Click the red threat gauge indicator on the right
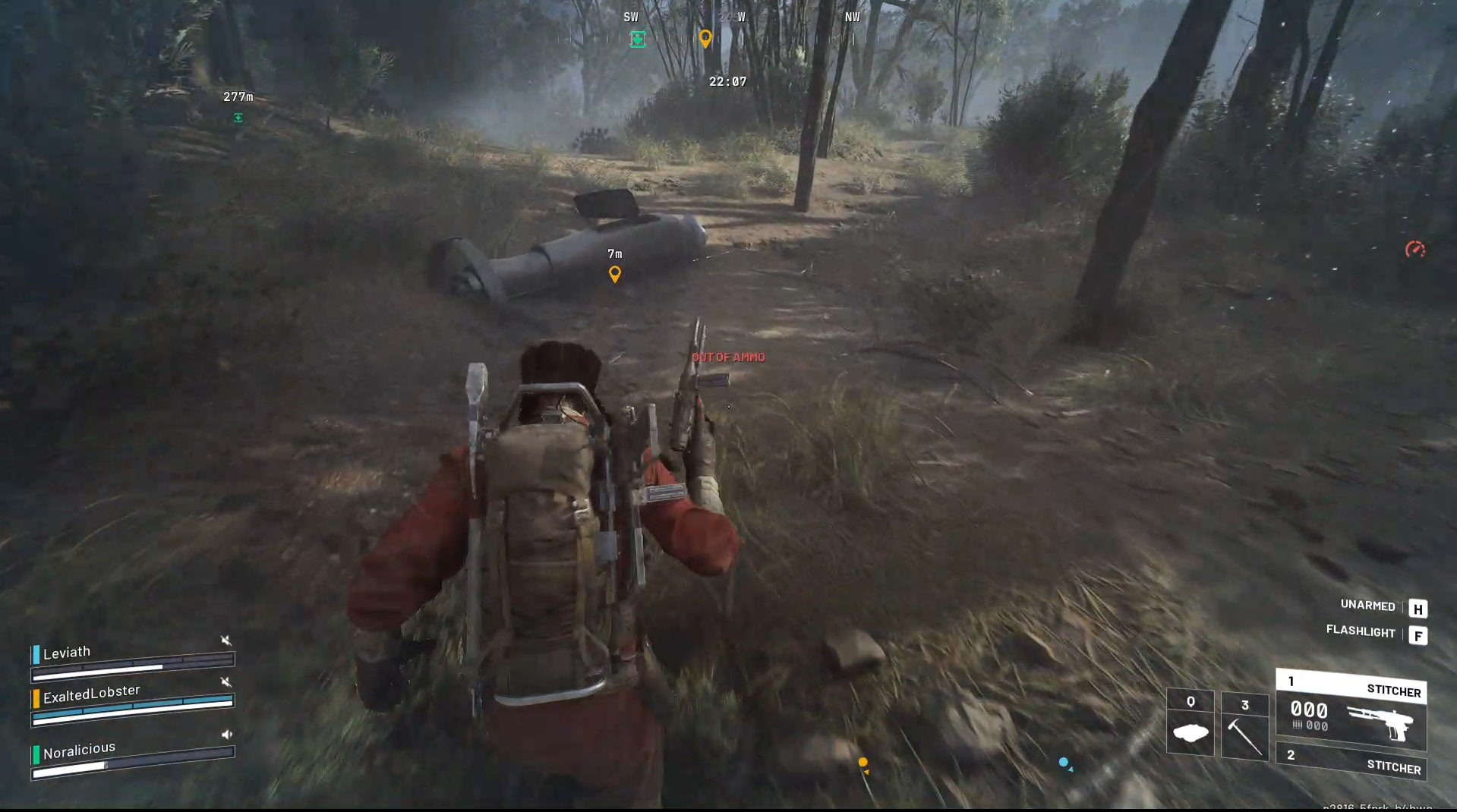The width and height of the screenshot is (1457, 812). [x=1415, y=247]
